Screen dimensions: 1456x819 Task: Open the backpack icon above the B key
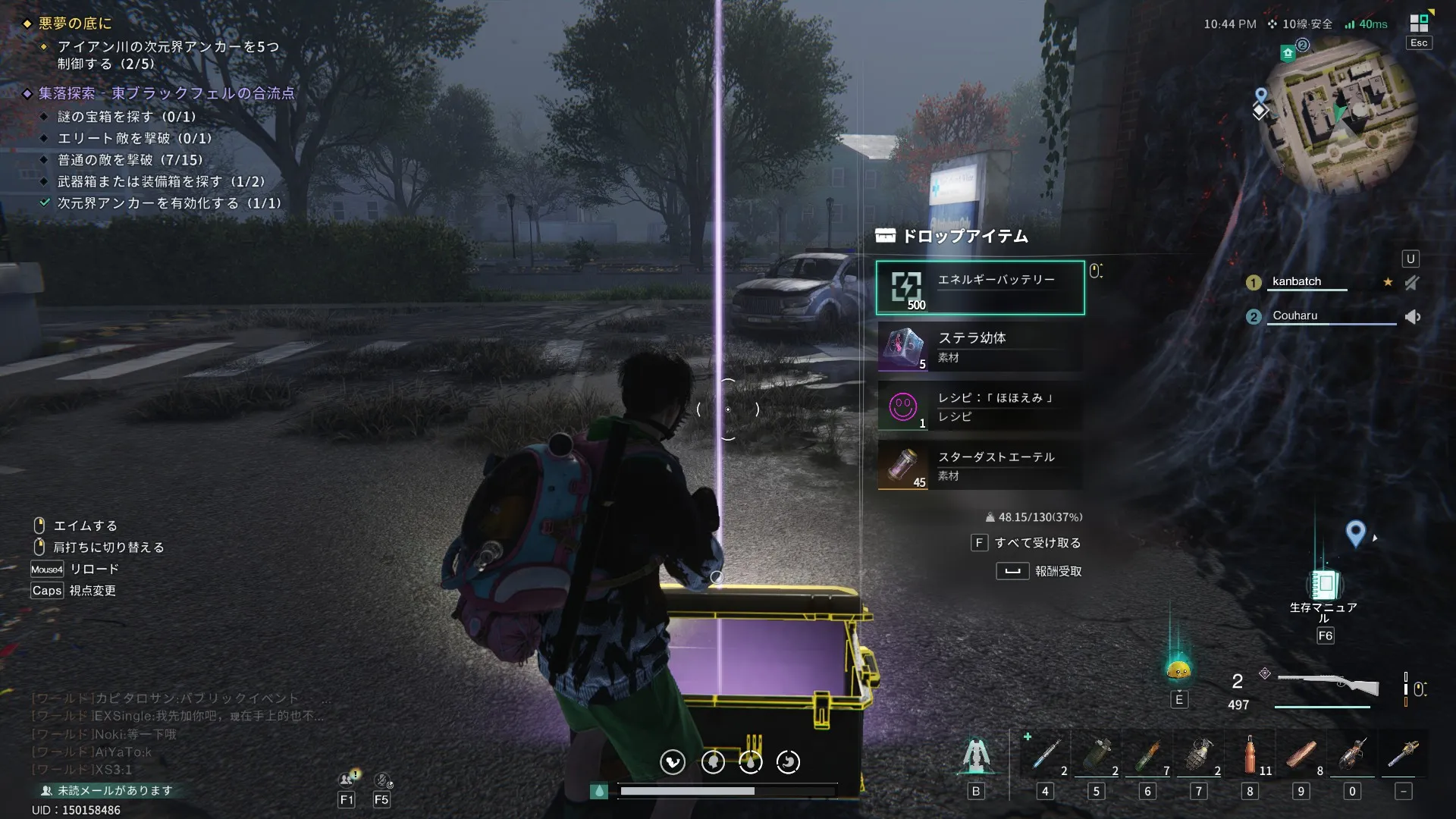[x=976, y=756]
